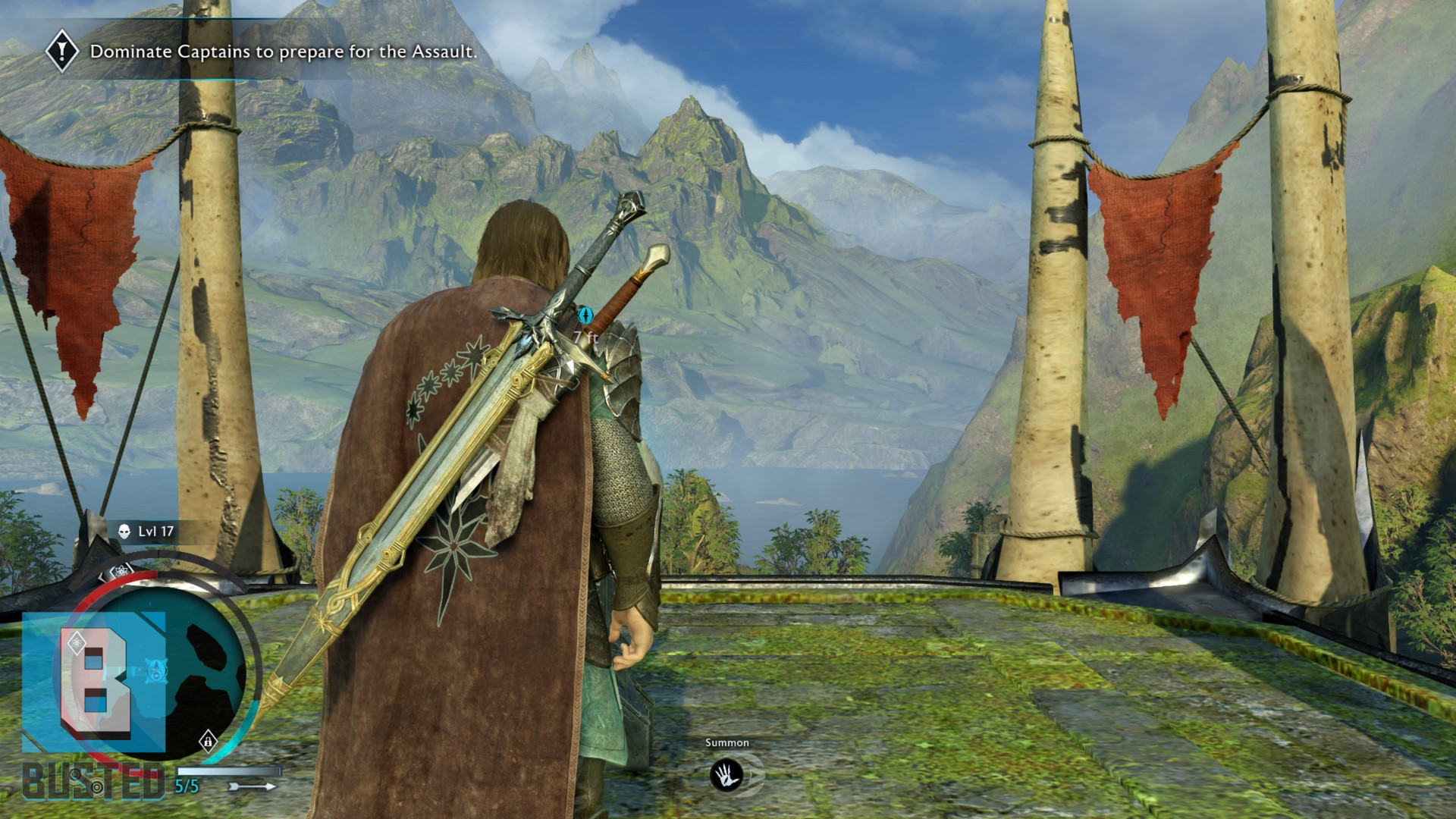Click the skull Lvl 17 indicator
Viewport: 1456px width, 819px height.
tap(147, 532)
